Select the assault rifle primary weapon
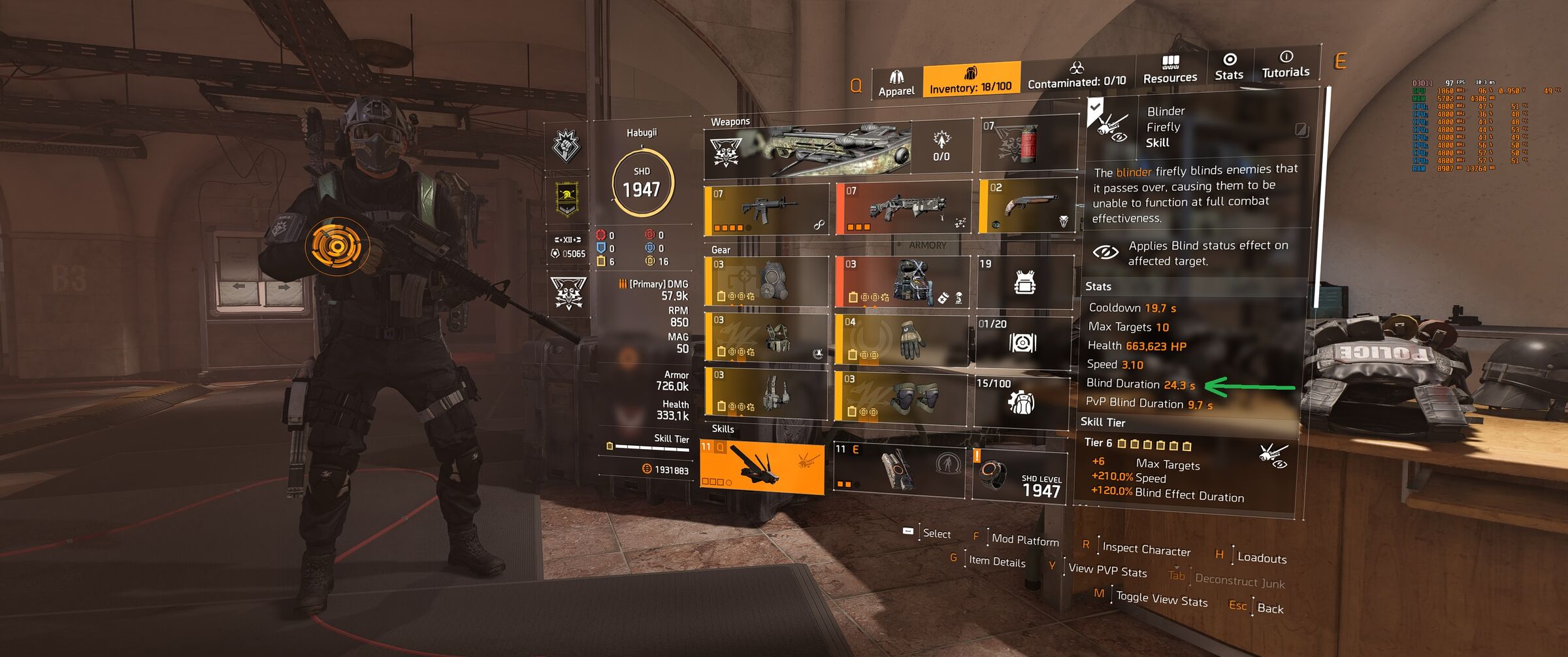This screenshot has height=657, width=1568. (x=766, y=211)
